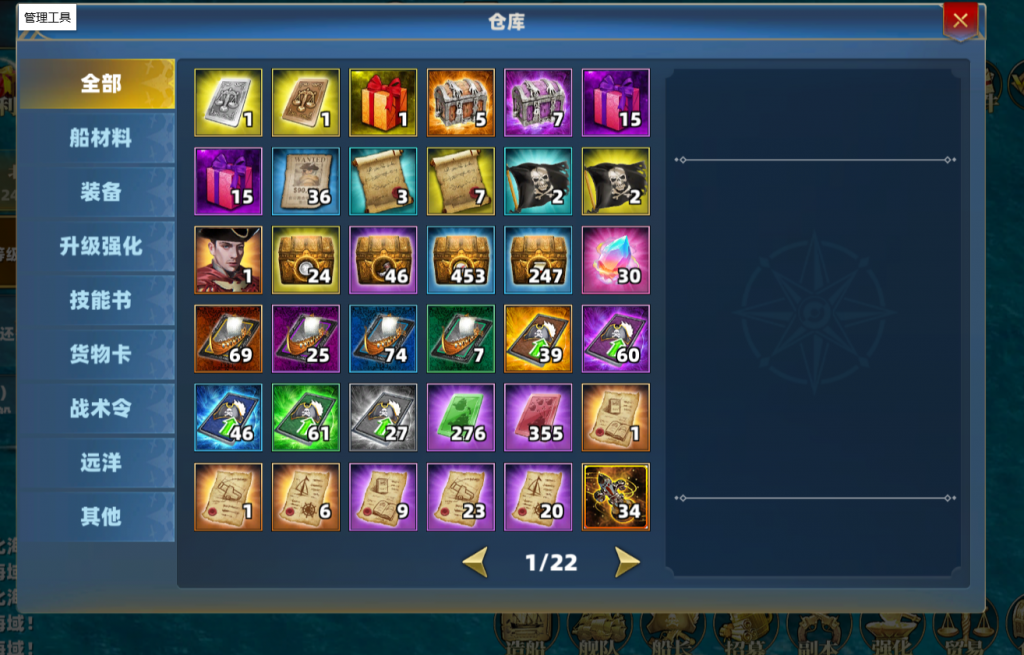
Task: Pick the green card stack of 276
Action: (x=461, y=417)
